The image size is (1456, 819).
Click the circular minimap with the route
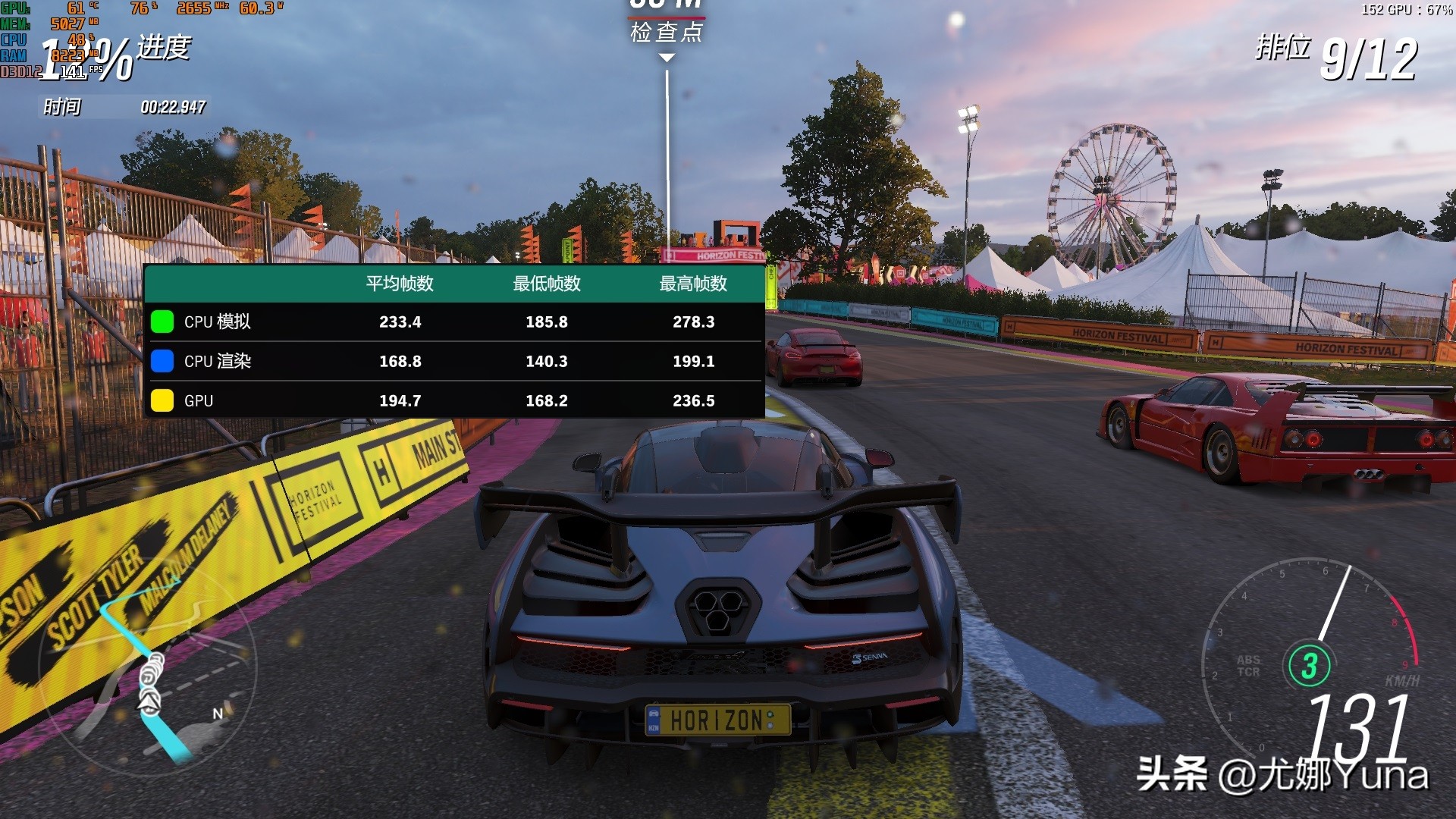pyautogui.click(x=149, y=669)
